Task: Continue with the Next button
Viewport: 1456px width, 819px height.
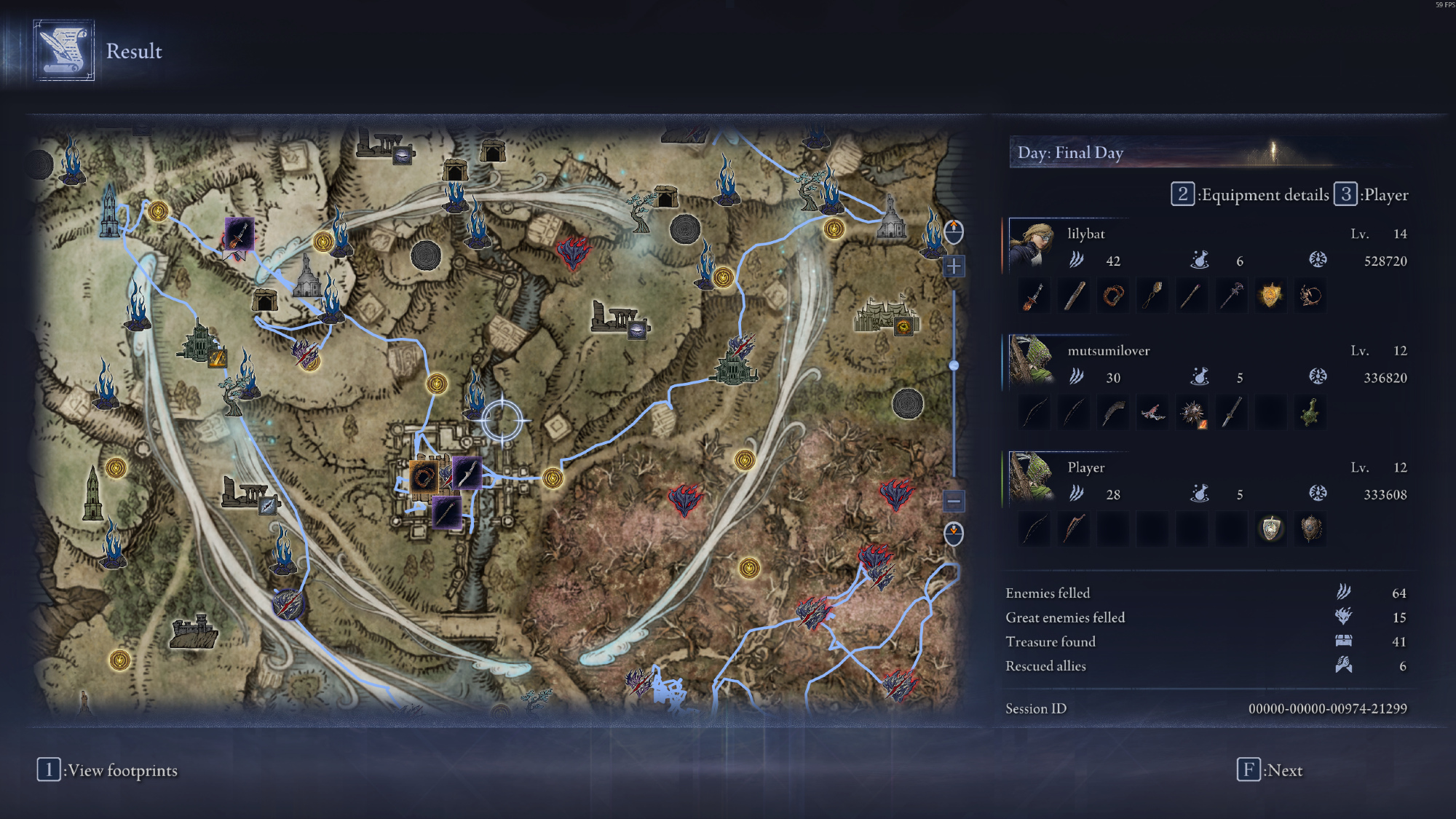Action: tap(1270, 770)
